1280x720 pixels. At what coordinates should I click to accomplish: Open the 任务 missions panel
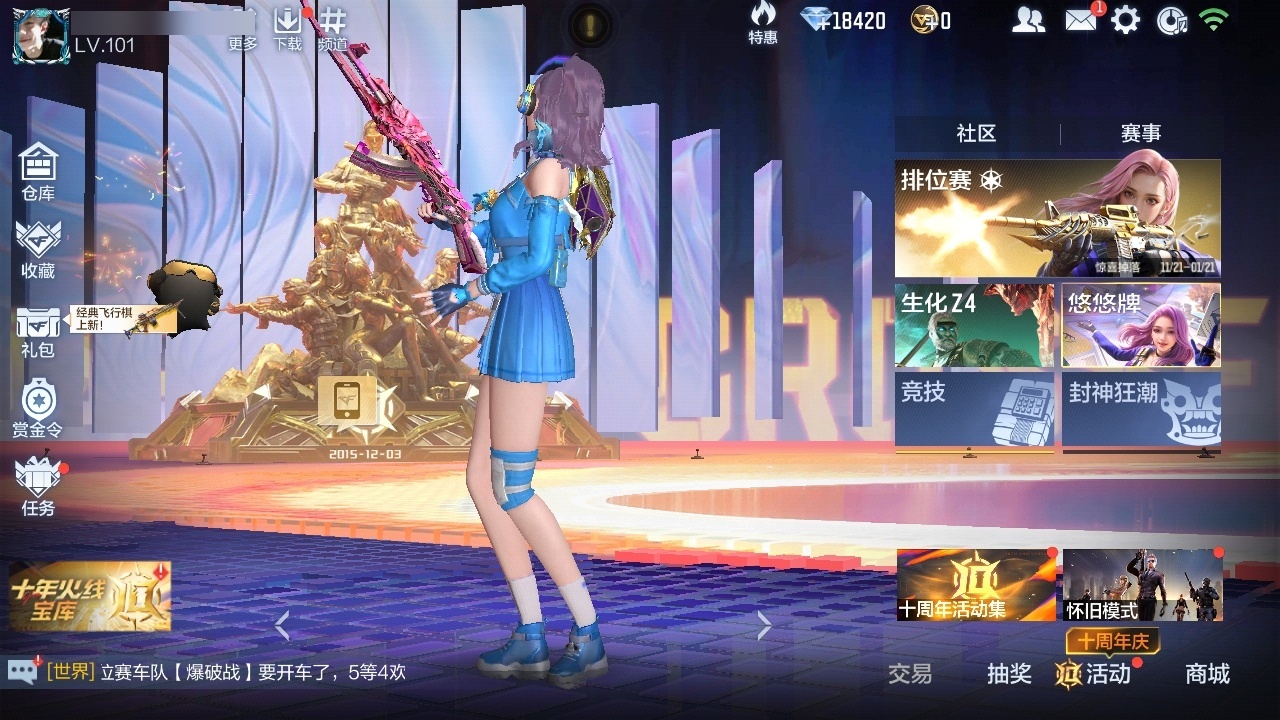tap(38, 490)
